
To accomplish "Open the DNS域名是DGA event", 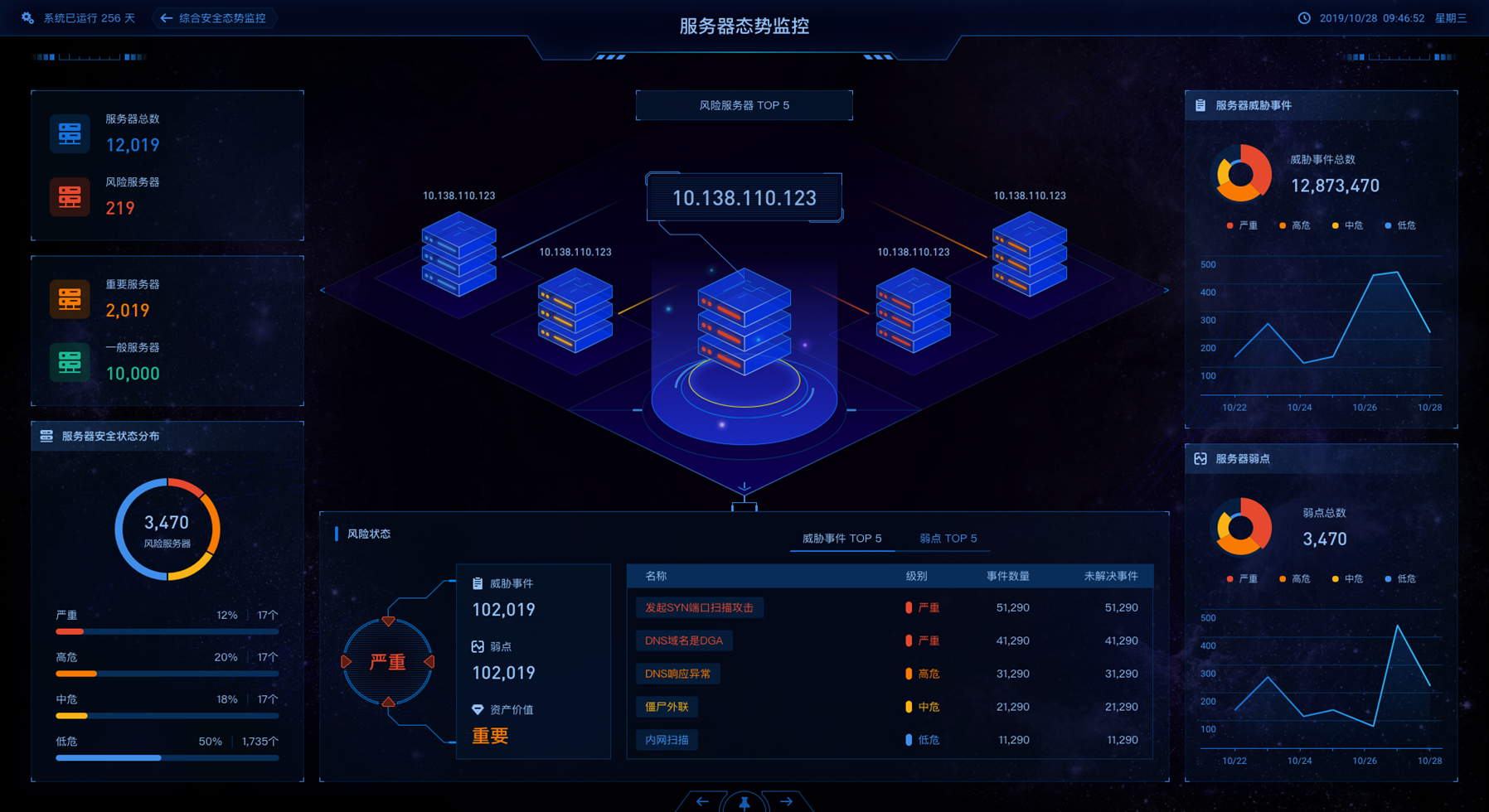I will coord(684,640).
